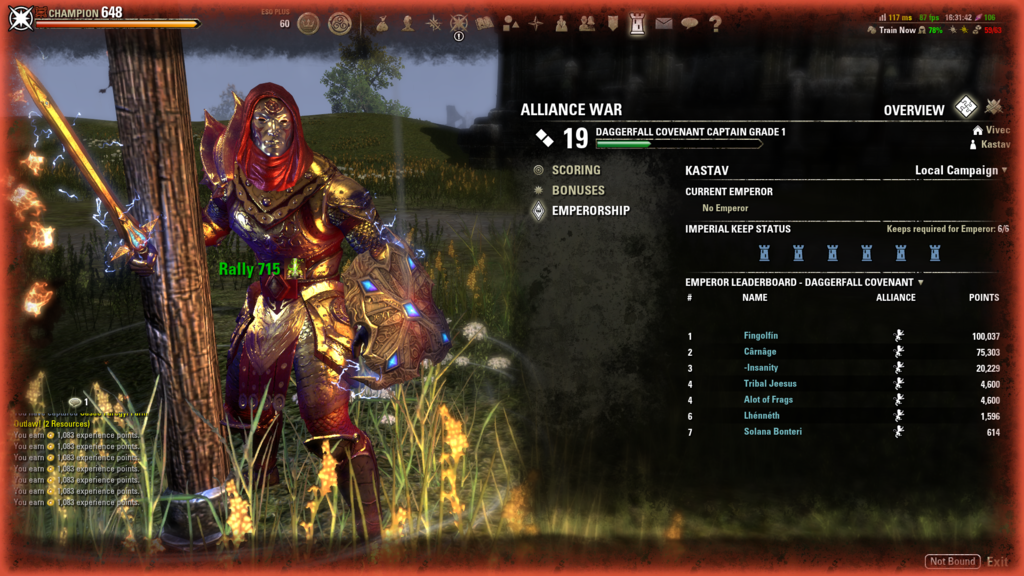
Task: Open the Scoring section
Action: [x=575, y=170]
